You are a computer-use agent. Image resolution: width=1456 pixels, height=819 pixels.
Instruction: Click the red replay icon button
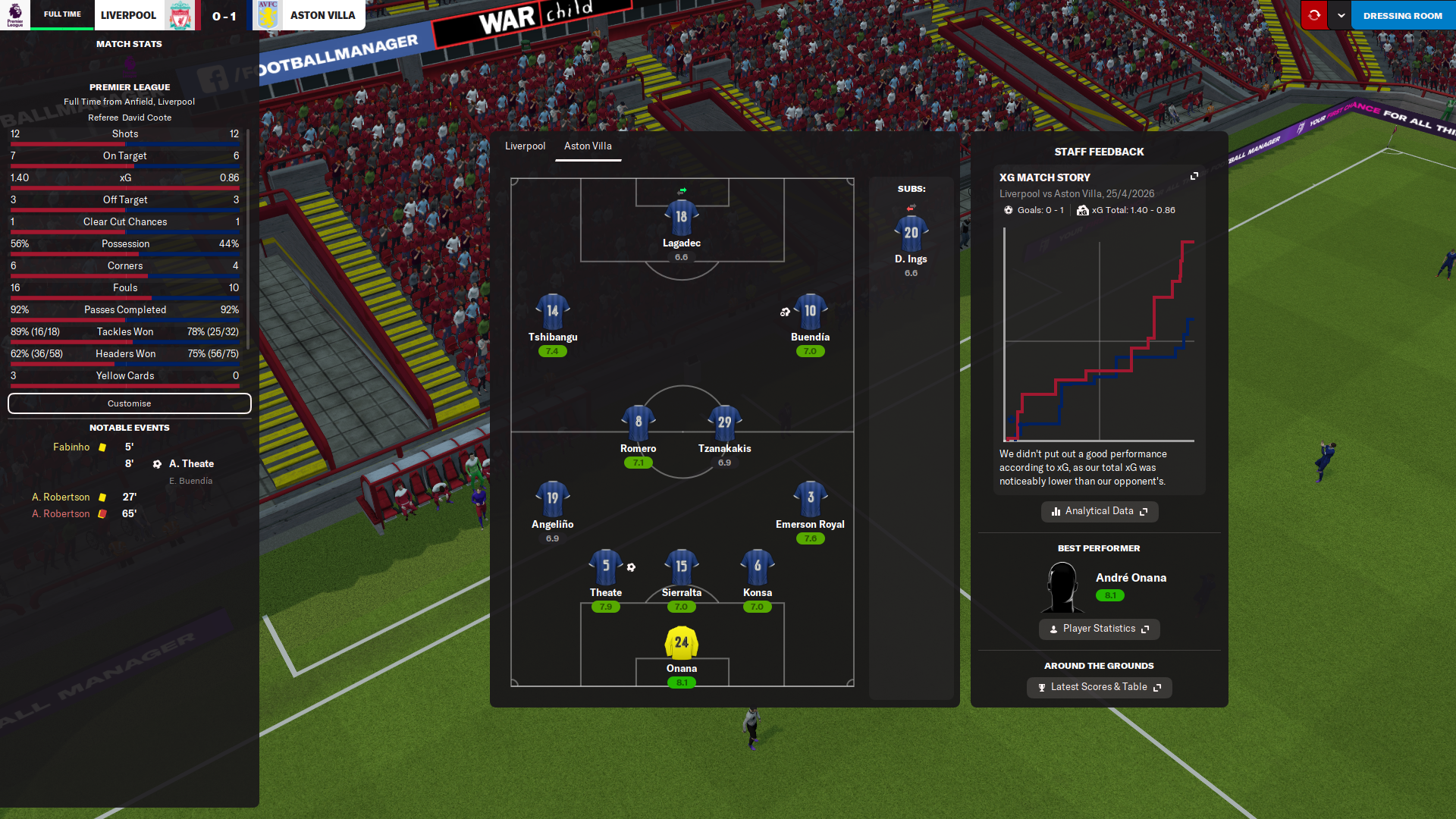click(1314, 15)
